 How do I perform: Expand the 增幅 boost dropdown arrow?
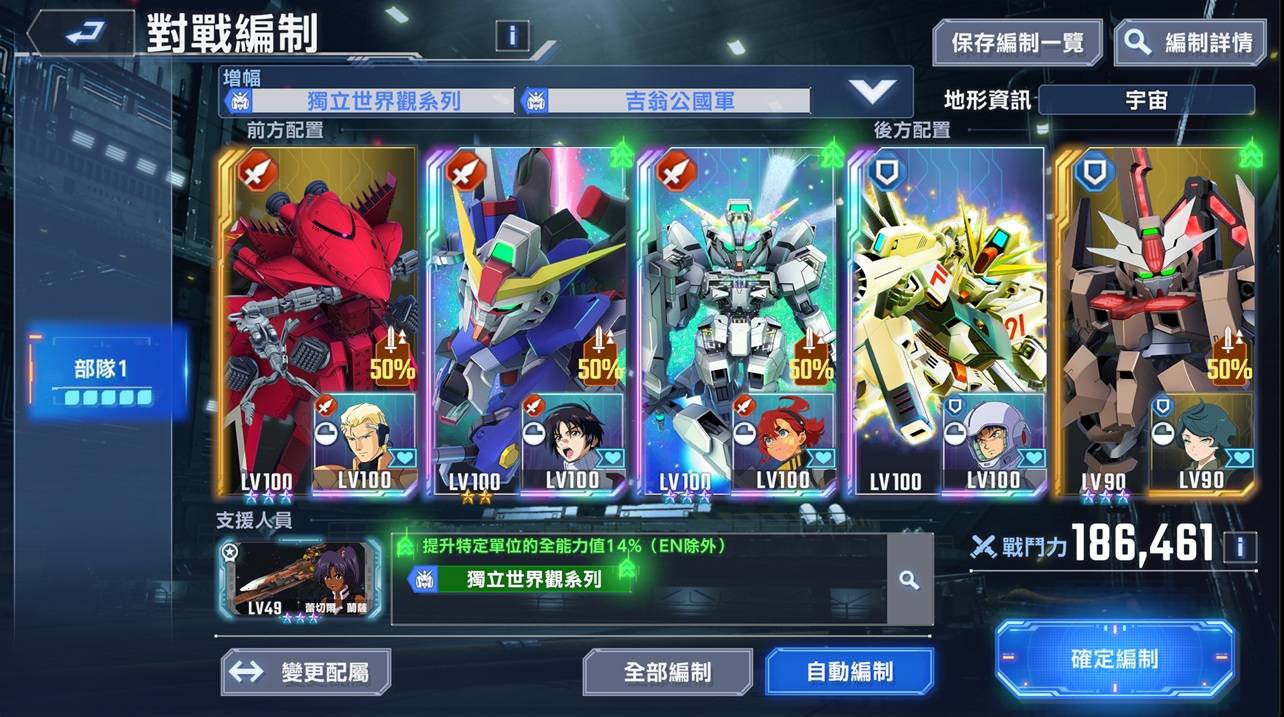click(x=872, y=92)
